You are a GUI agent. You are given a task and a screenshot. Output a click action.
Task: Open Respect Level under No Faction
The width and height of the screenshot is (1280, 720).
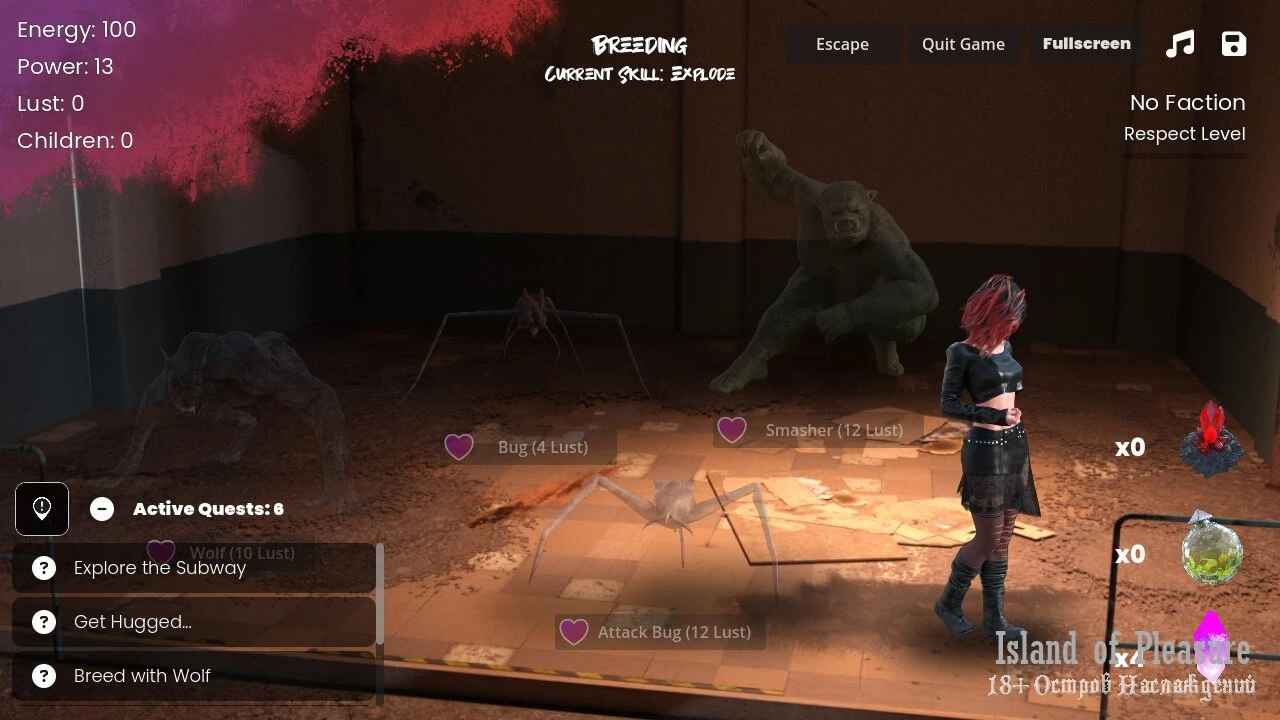(1184, 134)
